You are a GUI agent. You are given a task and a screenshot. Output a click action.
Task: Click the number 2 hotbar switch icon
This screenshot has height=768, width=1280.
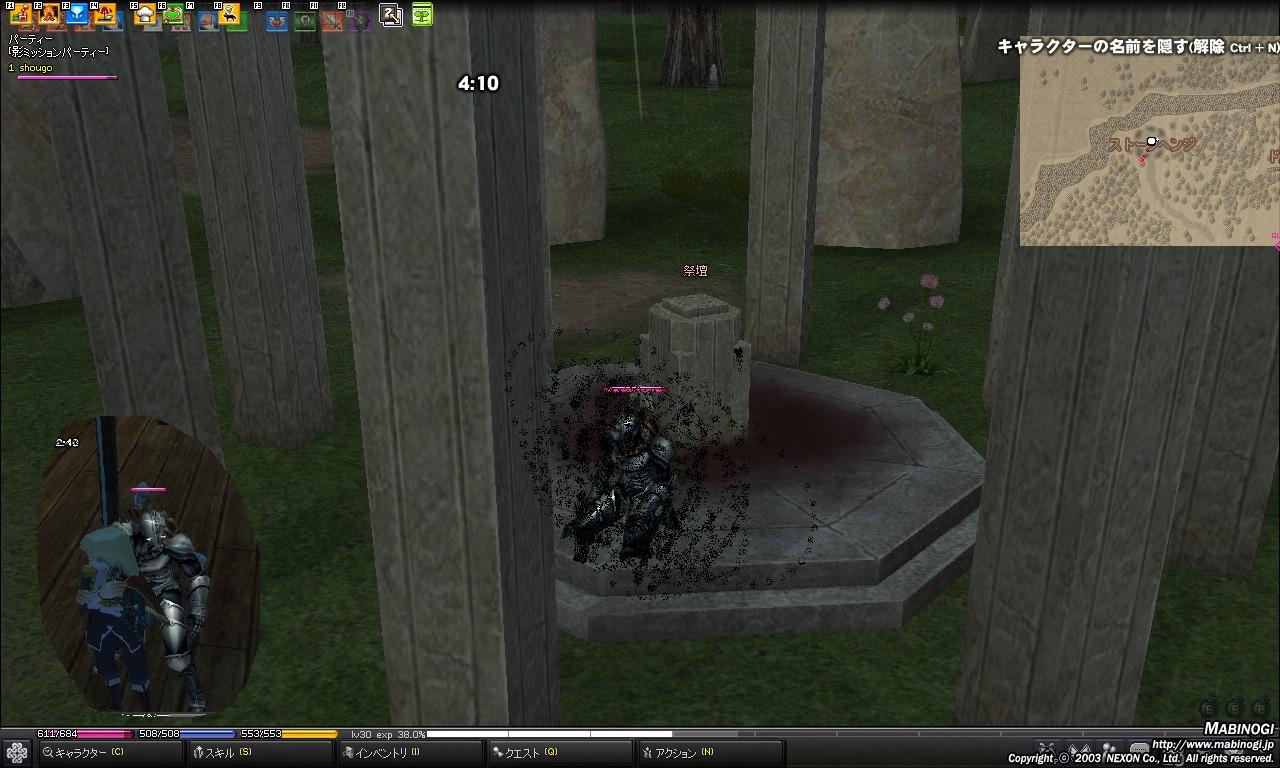click(x=391, y=14)
